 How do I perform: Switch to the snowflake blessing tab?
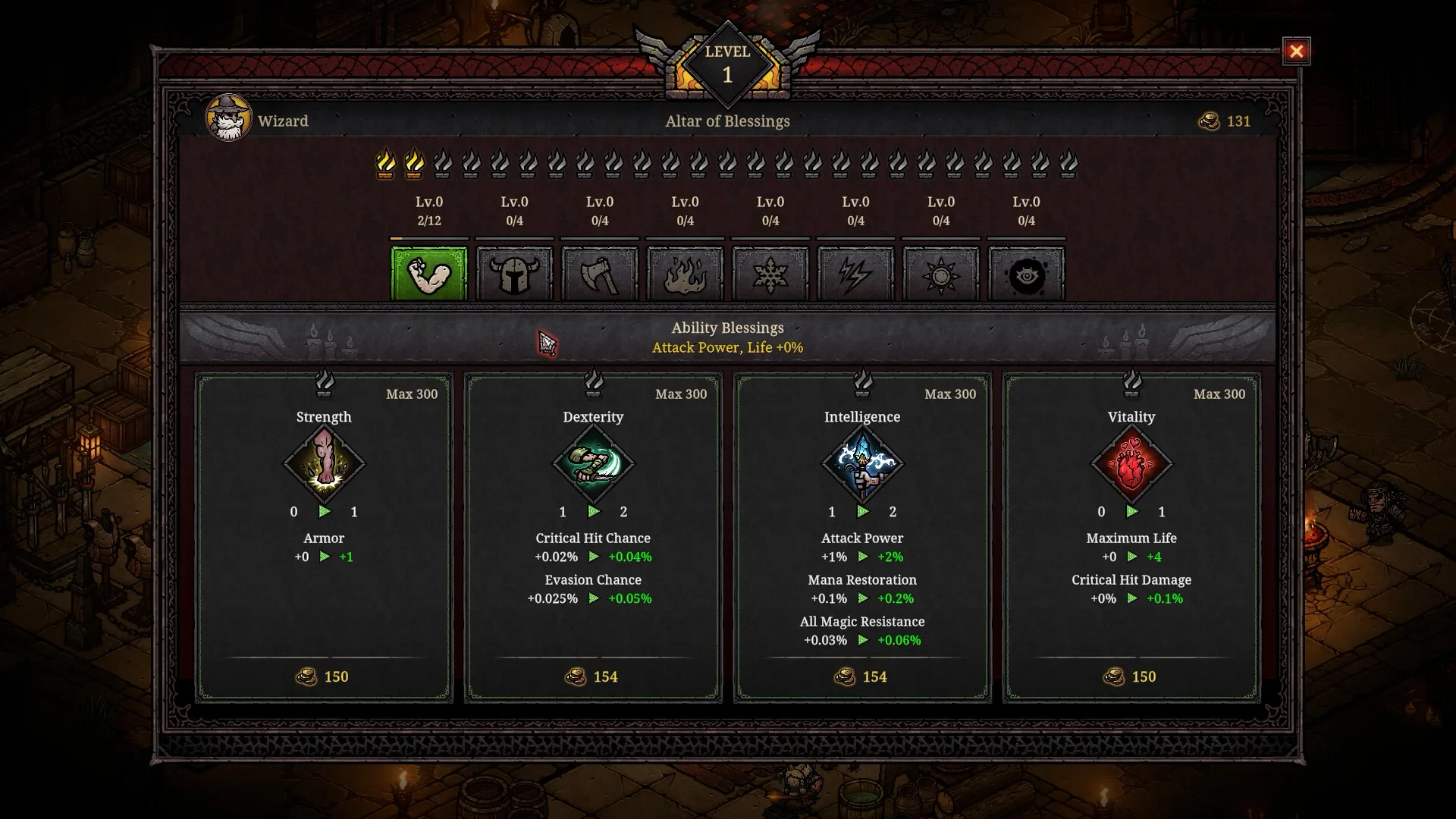[770, 275]
